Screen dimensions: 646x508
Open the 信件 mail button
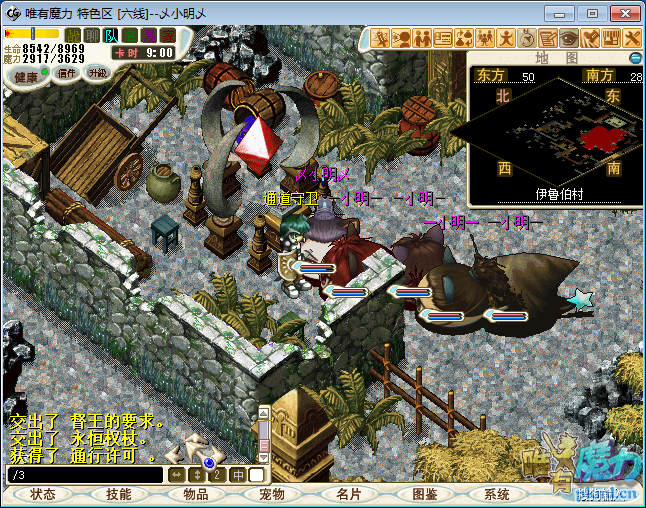coord(68,73)
